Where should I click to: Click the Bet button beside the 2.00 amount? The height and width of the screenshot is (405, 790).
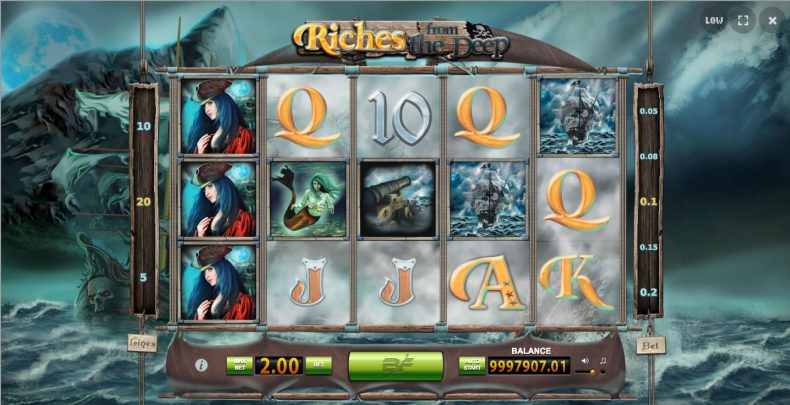click(318, 365)
